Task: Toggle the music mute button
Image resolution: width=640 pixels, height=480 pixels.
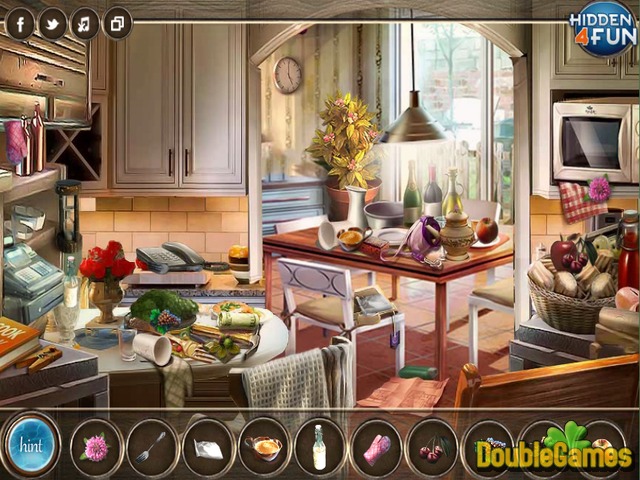Action: pos(85,23)
